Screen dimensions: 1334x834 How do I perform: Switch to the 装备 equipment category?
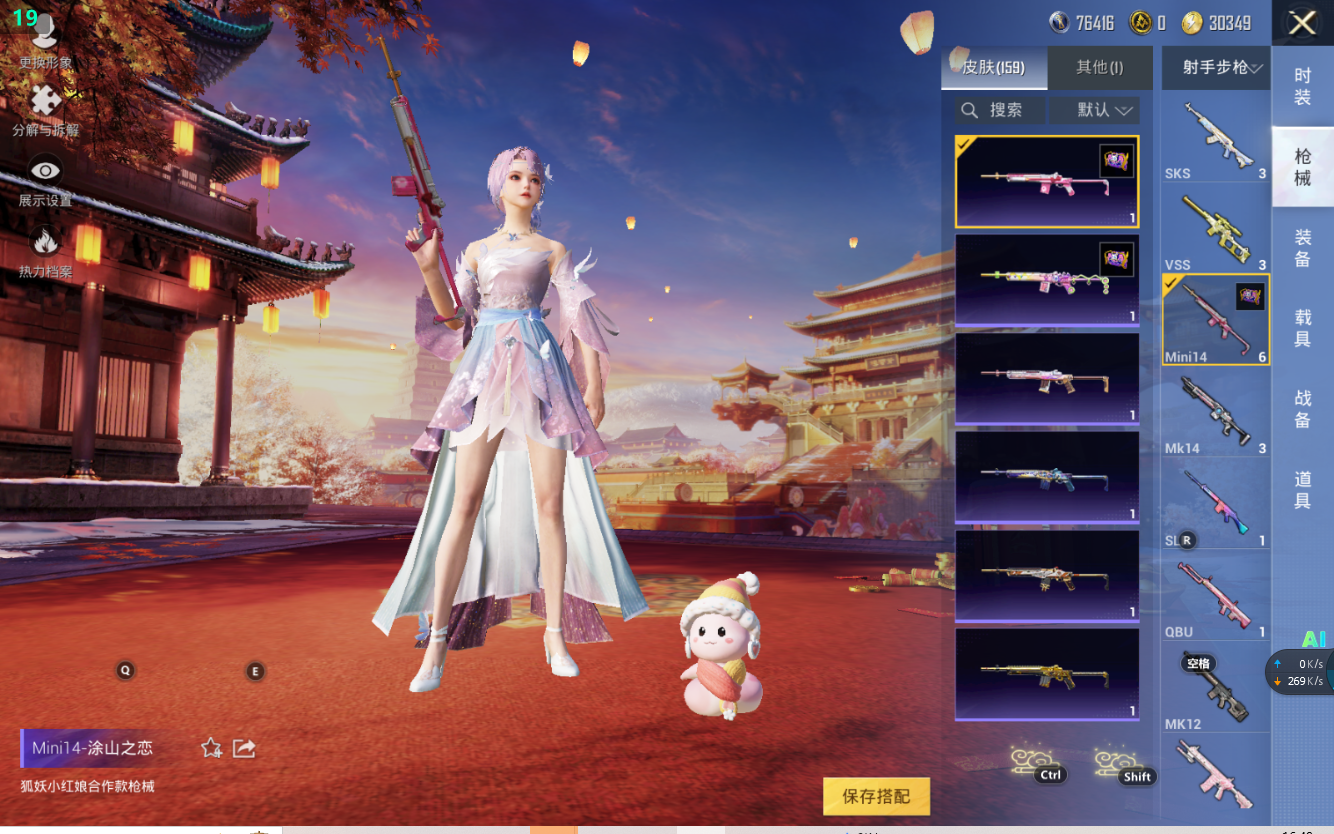tap(1302, 247)
